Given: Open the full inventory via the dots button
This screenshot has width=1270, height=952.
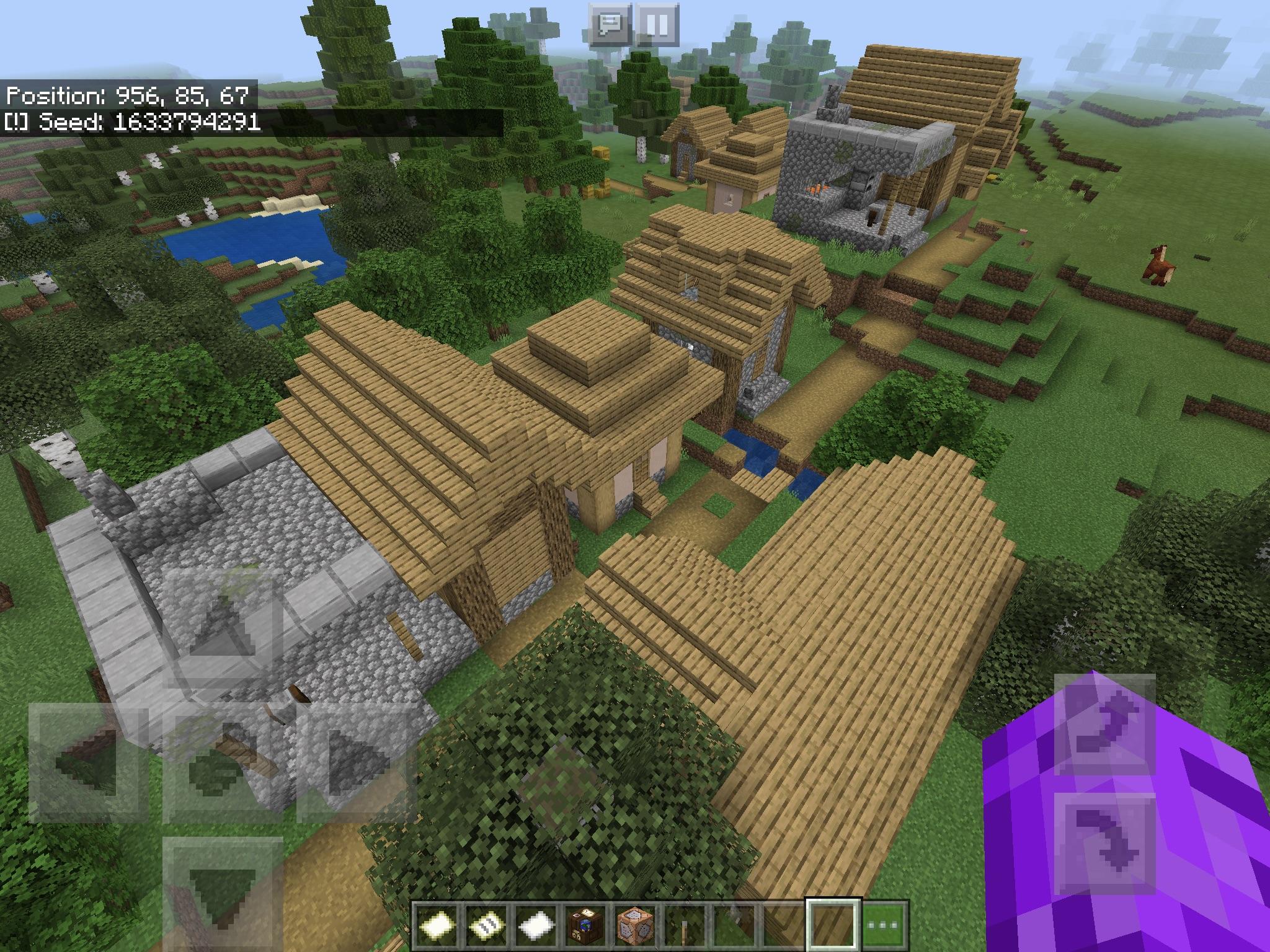Looking at the screenshot, I should 885,925.
